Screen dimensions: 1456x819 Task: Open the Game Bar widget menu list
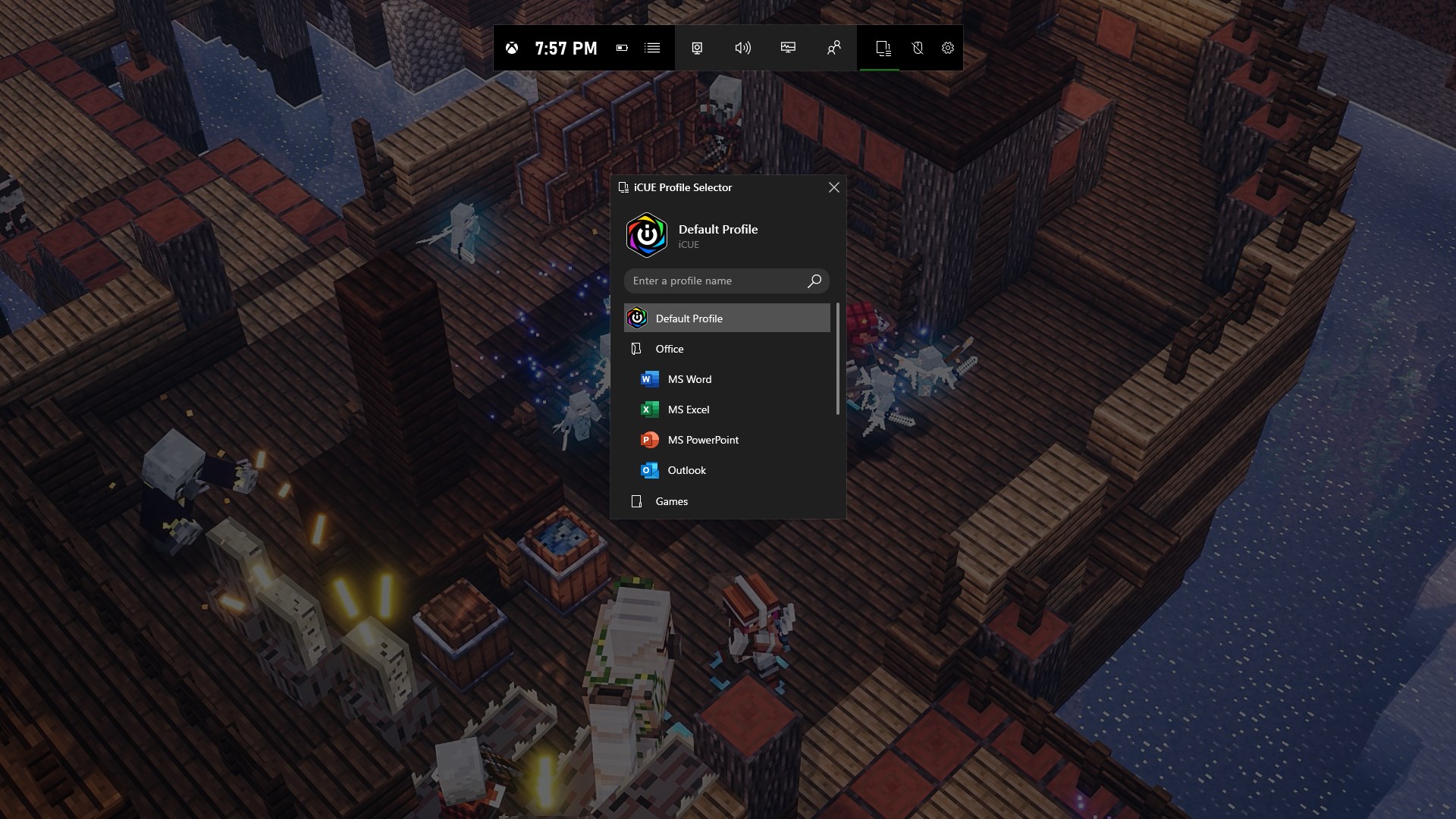652,48
